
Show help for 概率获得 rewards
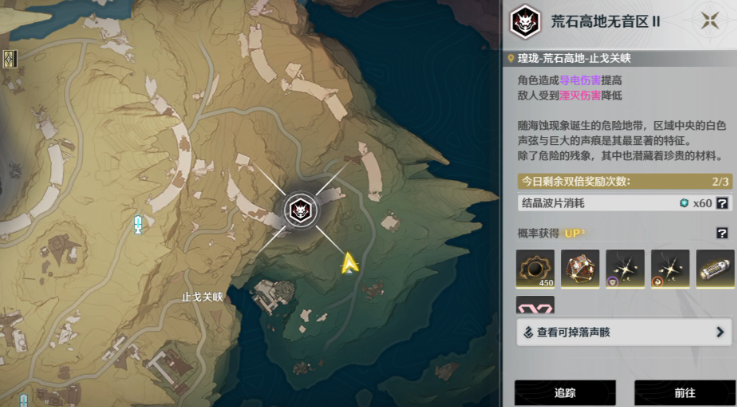click(x=721, y=233)
